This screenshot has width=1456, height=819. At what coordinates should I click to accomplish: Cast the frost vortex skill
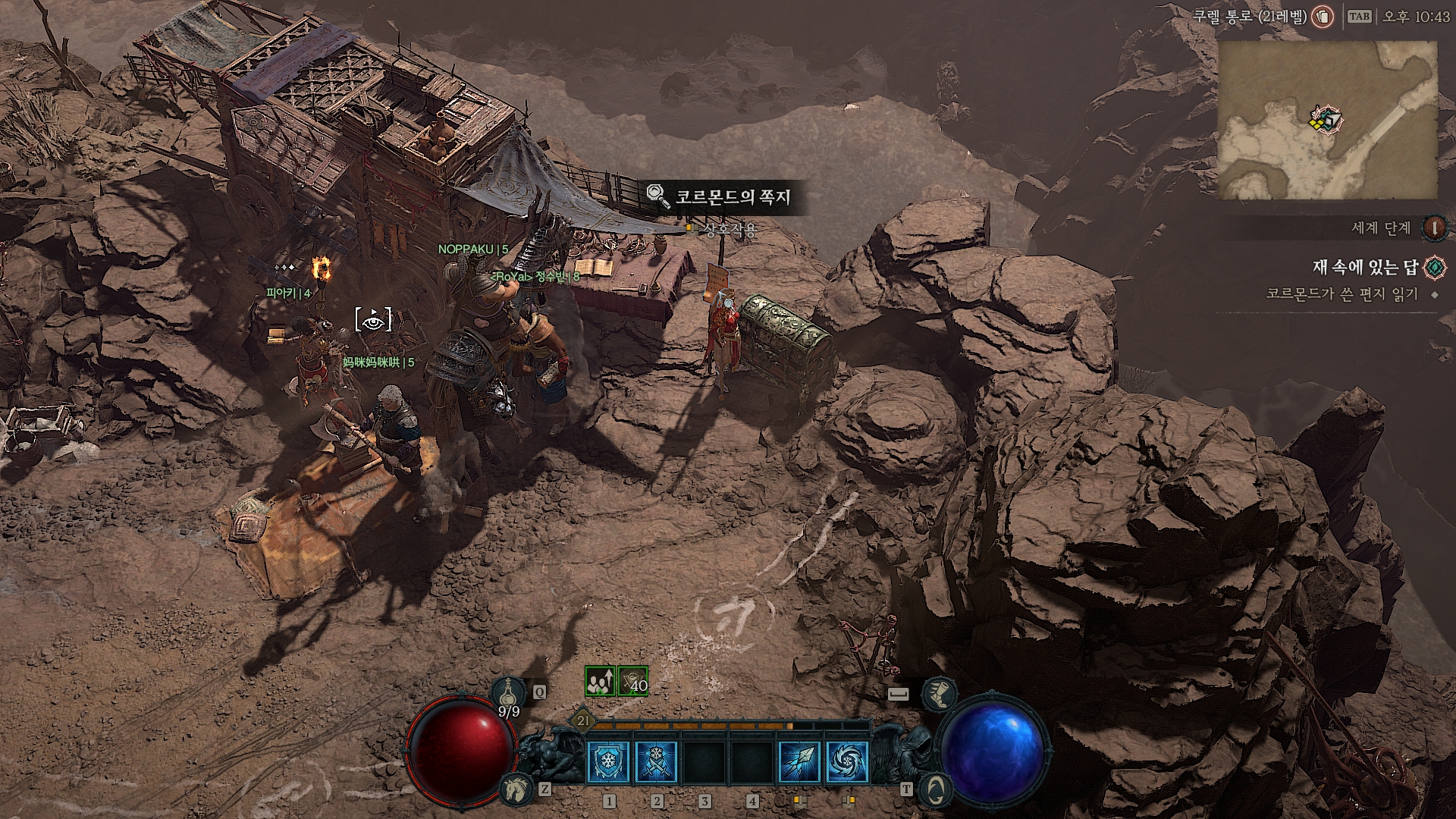[847, 761]
